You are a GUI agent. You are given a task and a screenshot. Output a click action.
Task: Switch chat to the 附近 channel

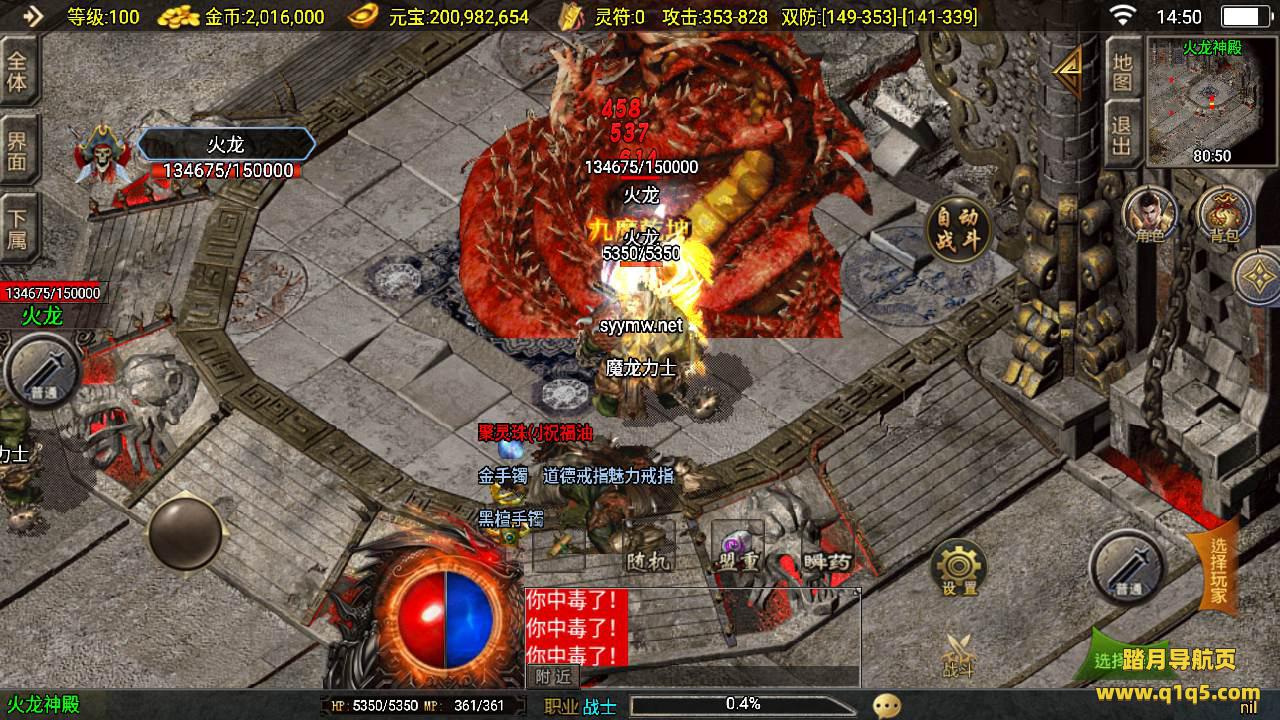(x=552, y=677)
